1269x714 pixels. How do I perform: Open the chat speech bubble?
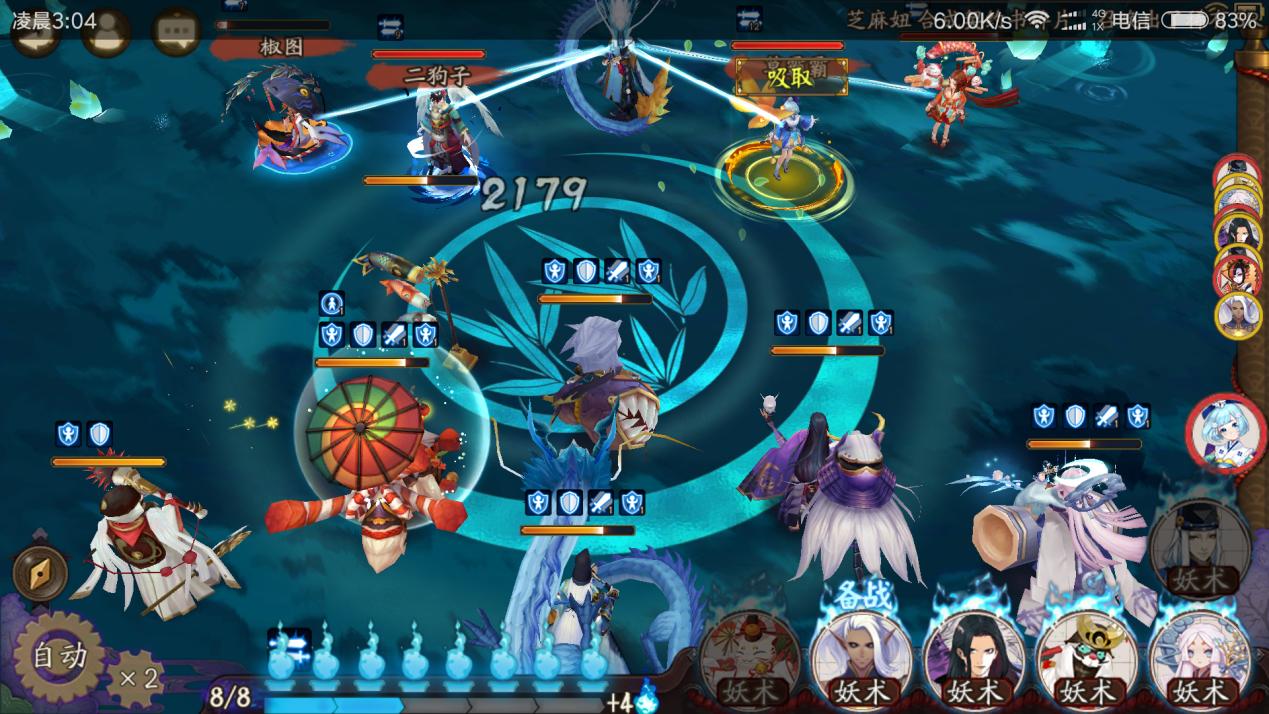tap(176, 34)
